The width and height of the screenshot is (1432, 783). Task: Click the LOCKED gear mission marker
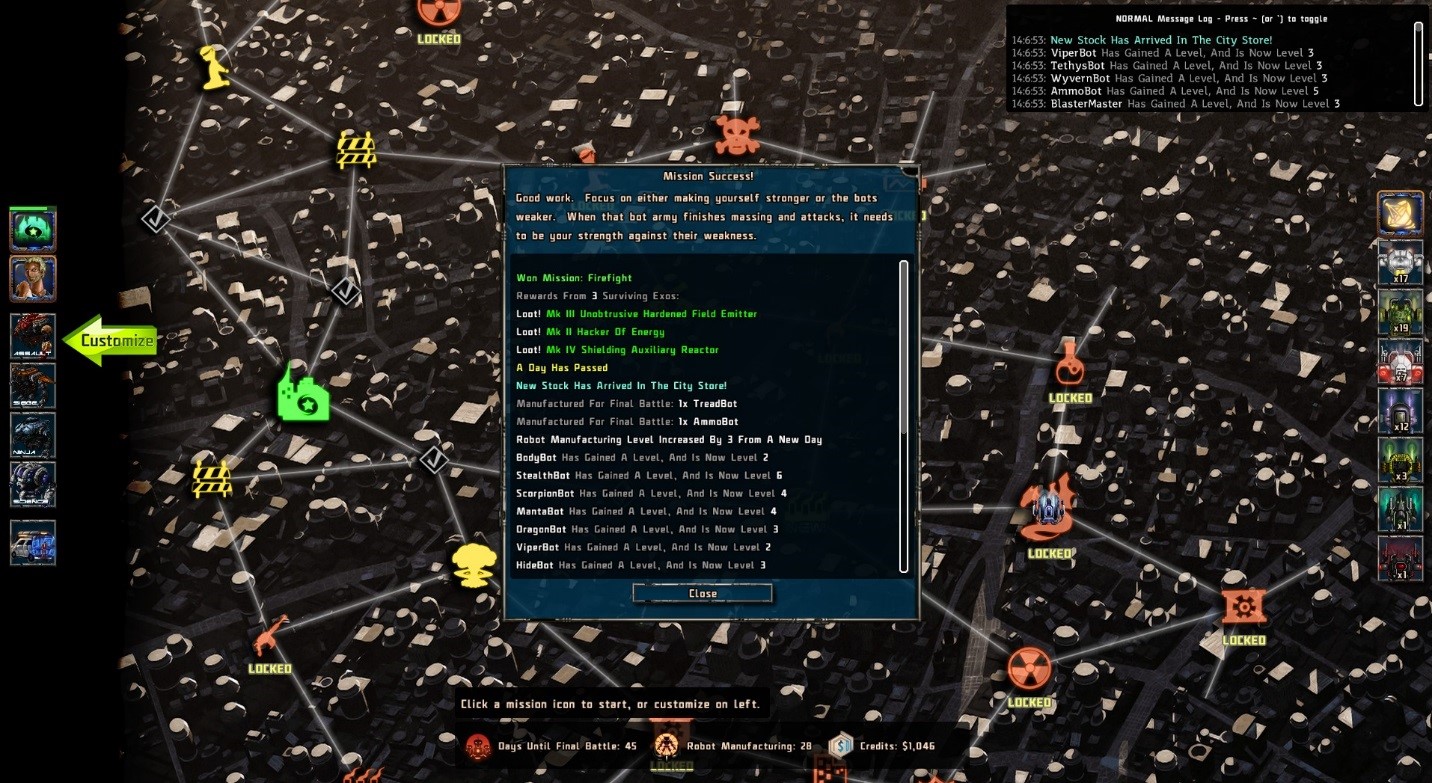(x=1243, y=607)
